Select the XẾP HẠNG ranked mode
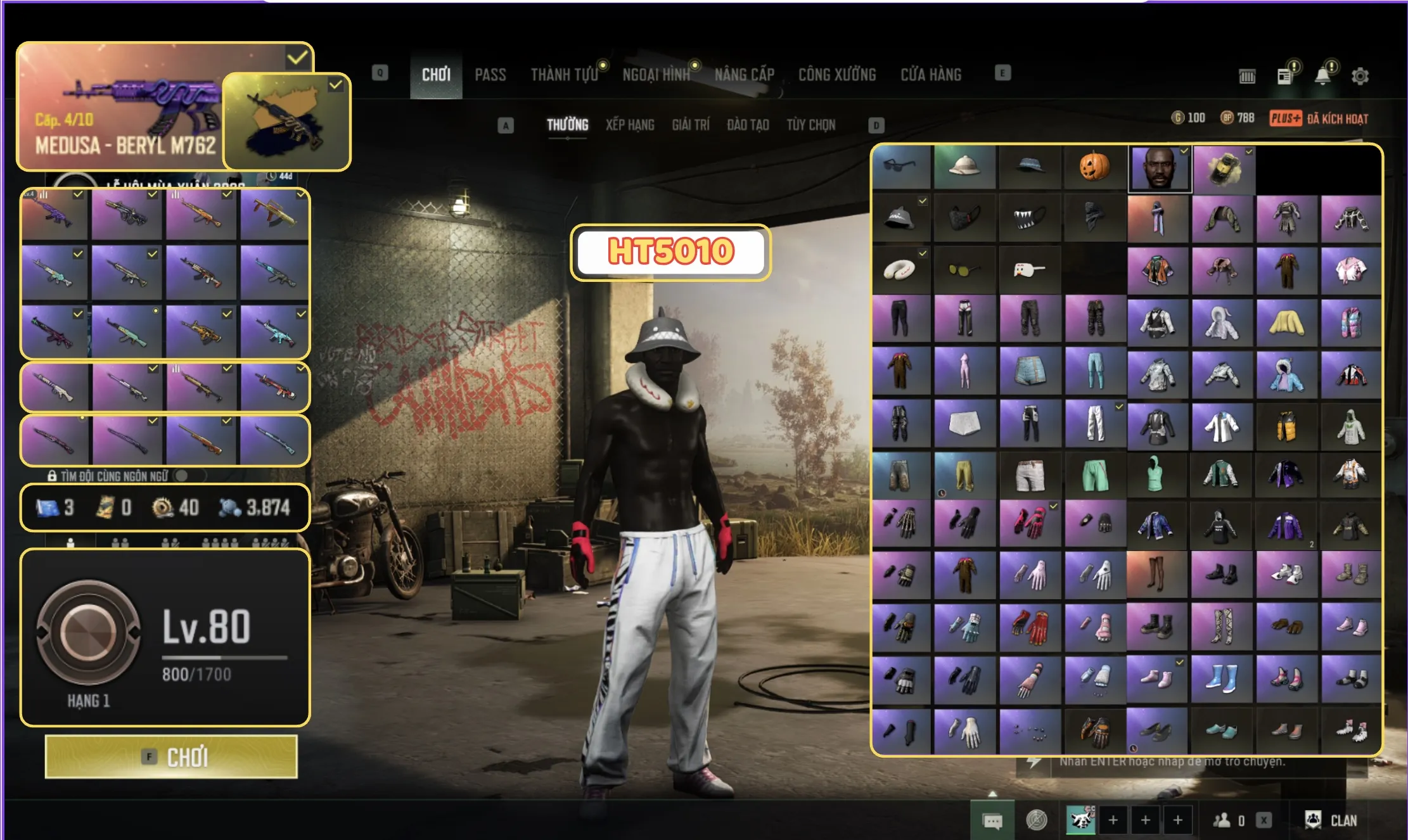This screenshot has width=1408, height=840. (630, 125)
